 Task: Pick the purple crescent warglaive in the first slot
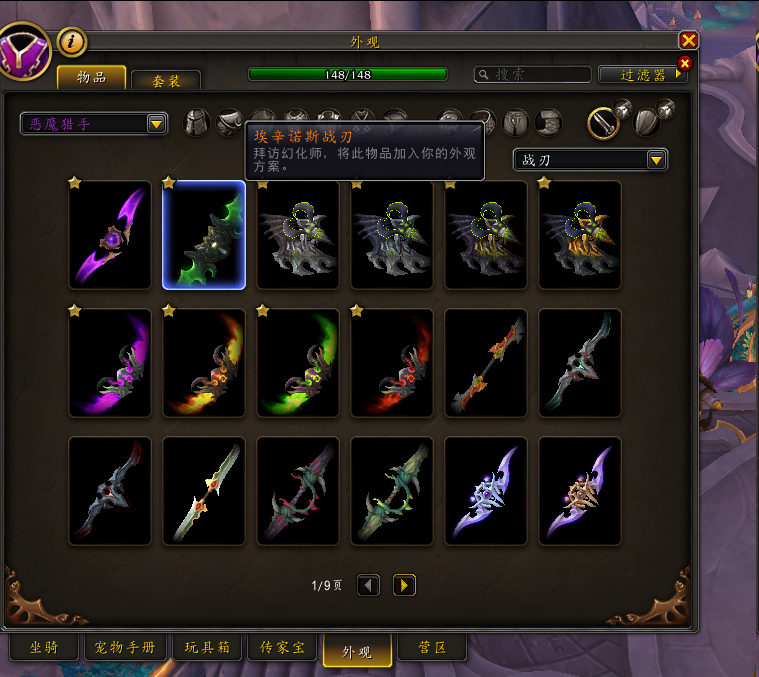click(110, 235)
